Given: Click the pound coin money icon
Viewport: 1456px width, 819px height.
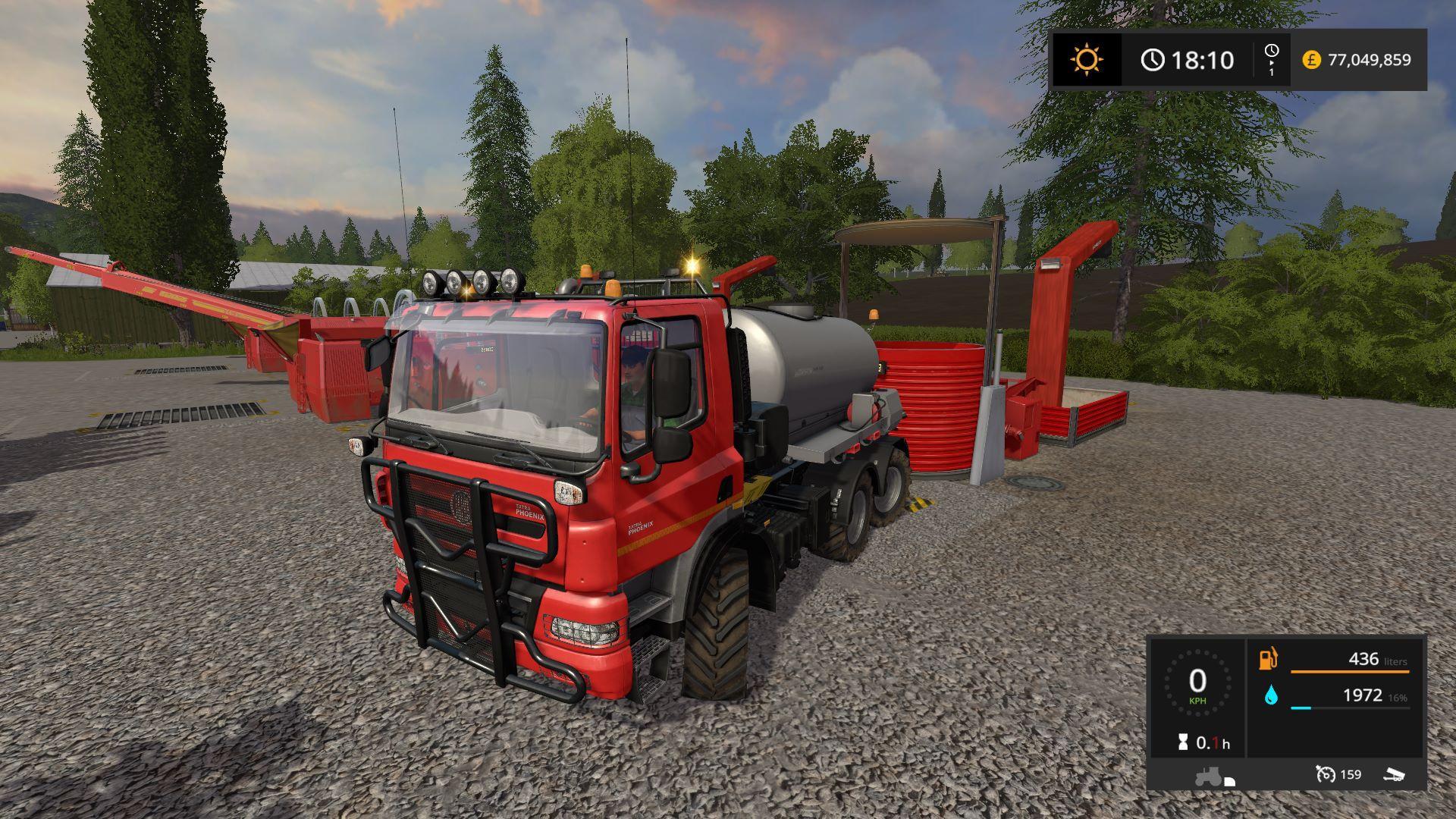Looking at the screenshot, I should [1311, 60].
